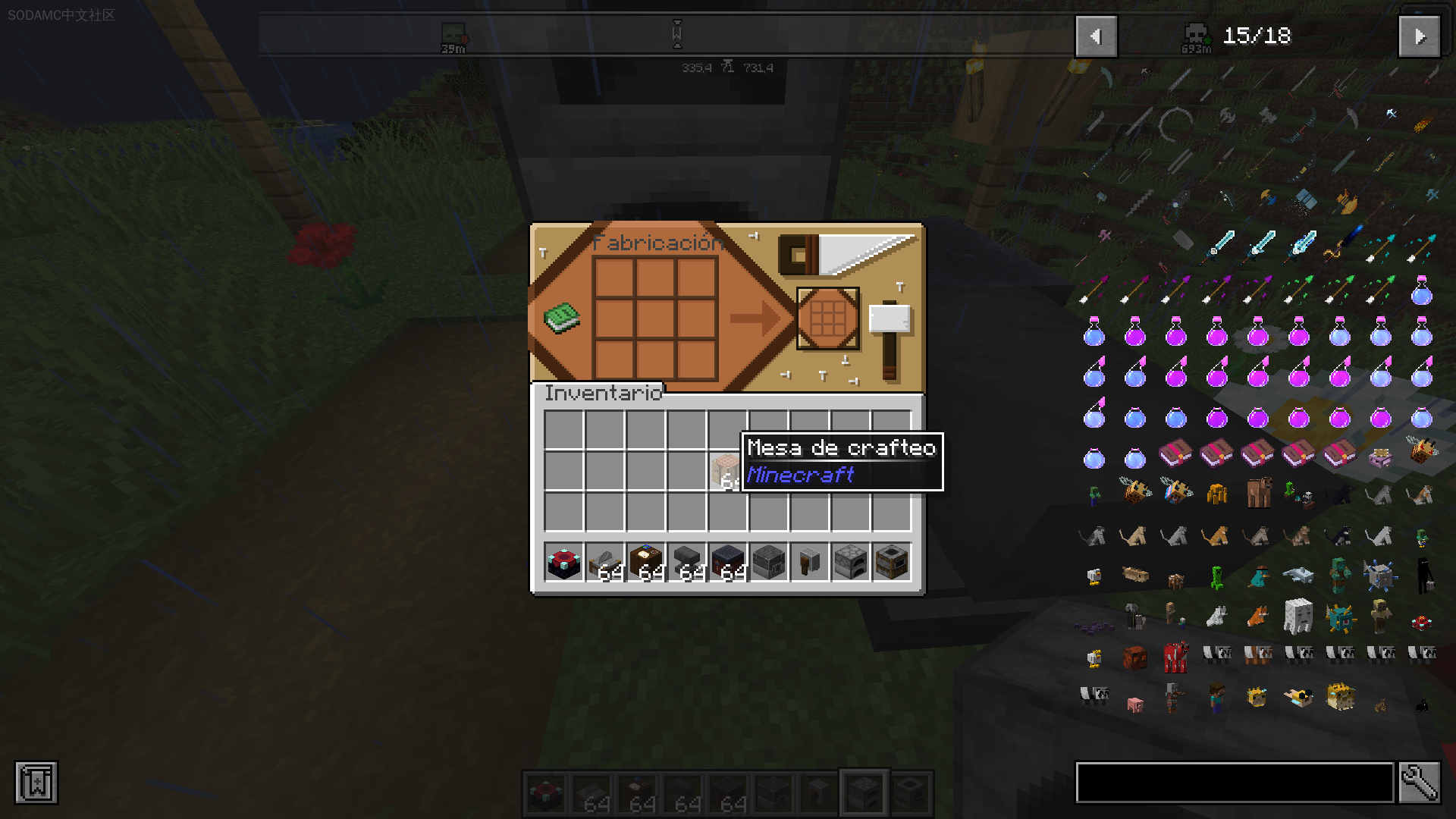This screenshot has width=1456, height=819.
Task: Pick the anvil stack from the hotbar
Action: [x=686, y=563]
